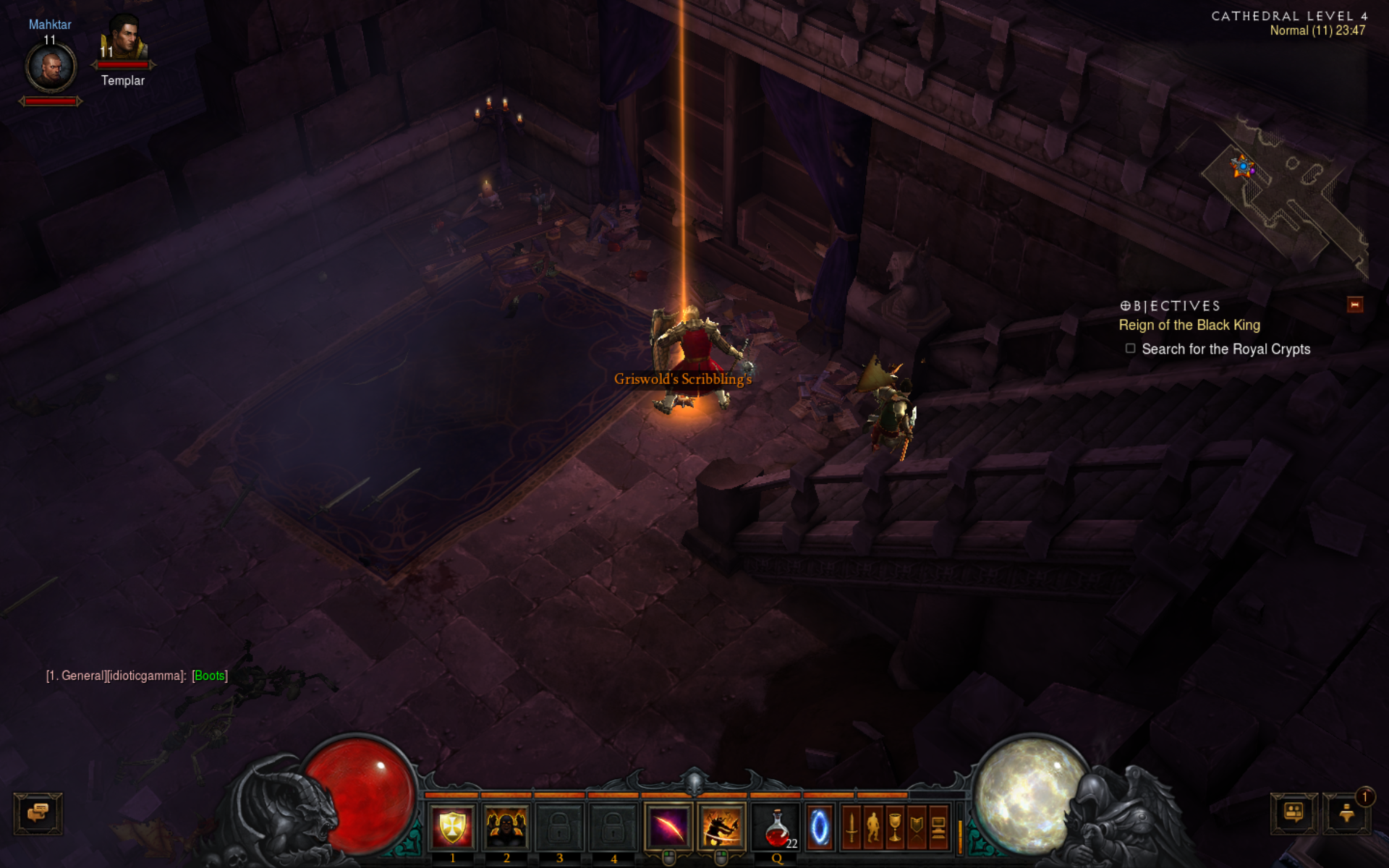Image resolution: width=1389 pixels, height=868 pixels.
Task: Activate the golden shield cross skill
Action: pyautogui.click(x=452, y=827)
